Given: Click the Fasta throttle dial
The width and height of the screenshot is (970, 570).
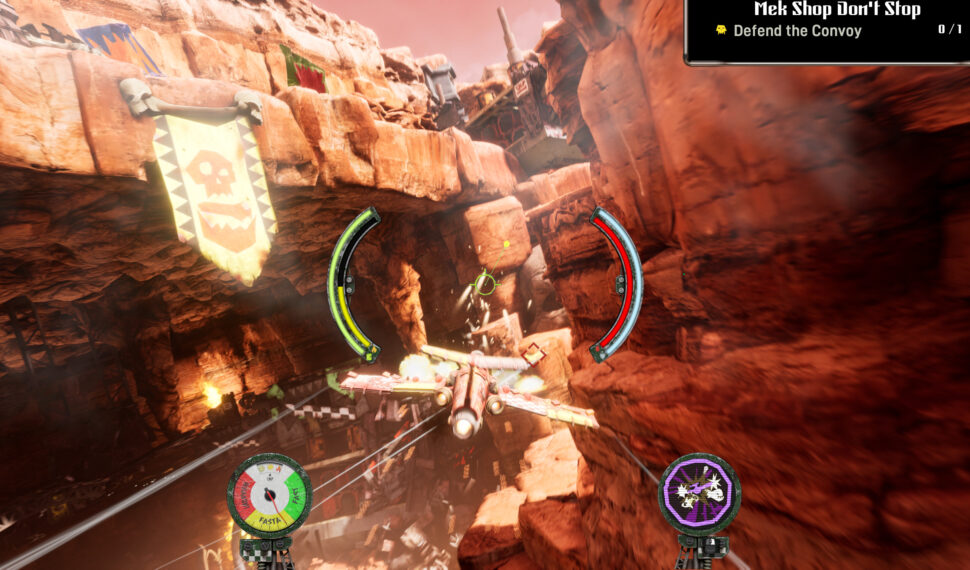Looking at the screenshot, I should 268,495.
